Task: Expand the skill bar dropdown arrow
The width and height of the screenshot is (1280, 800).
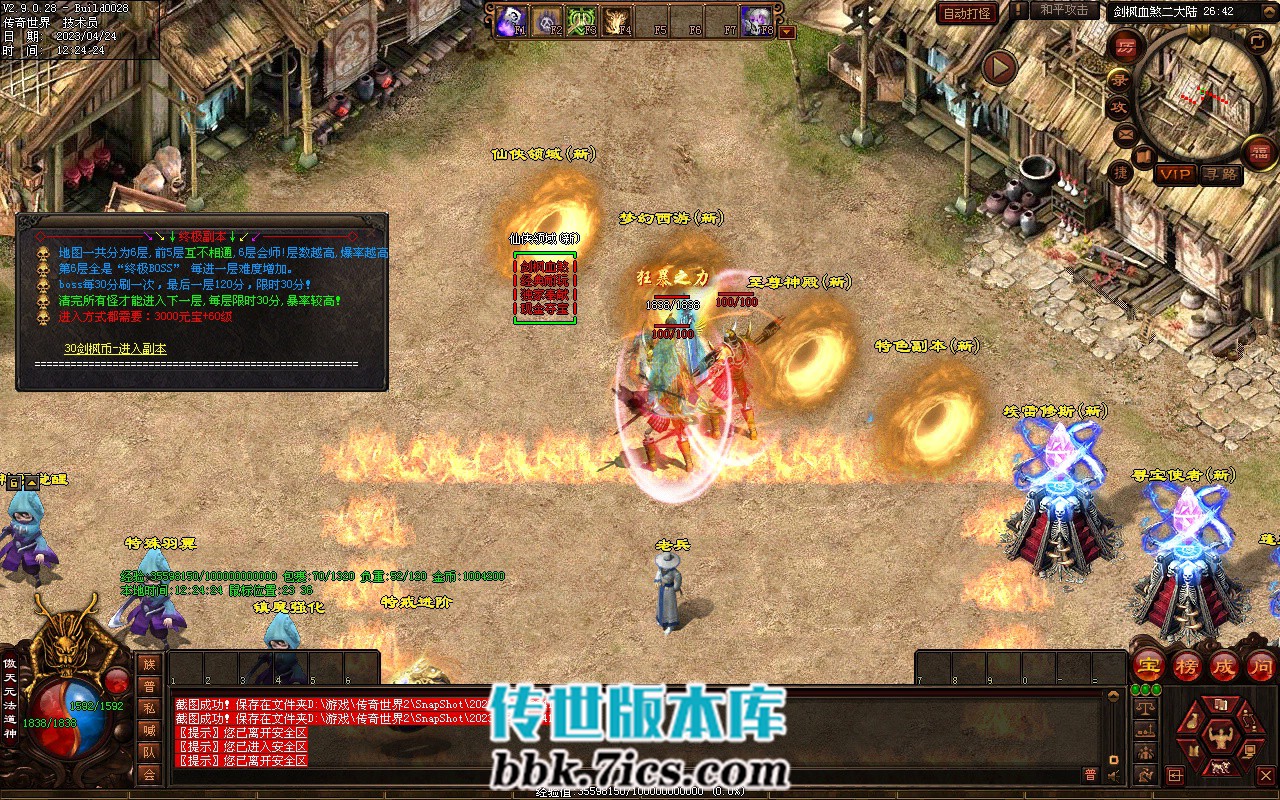Action: [787, 32]
